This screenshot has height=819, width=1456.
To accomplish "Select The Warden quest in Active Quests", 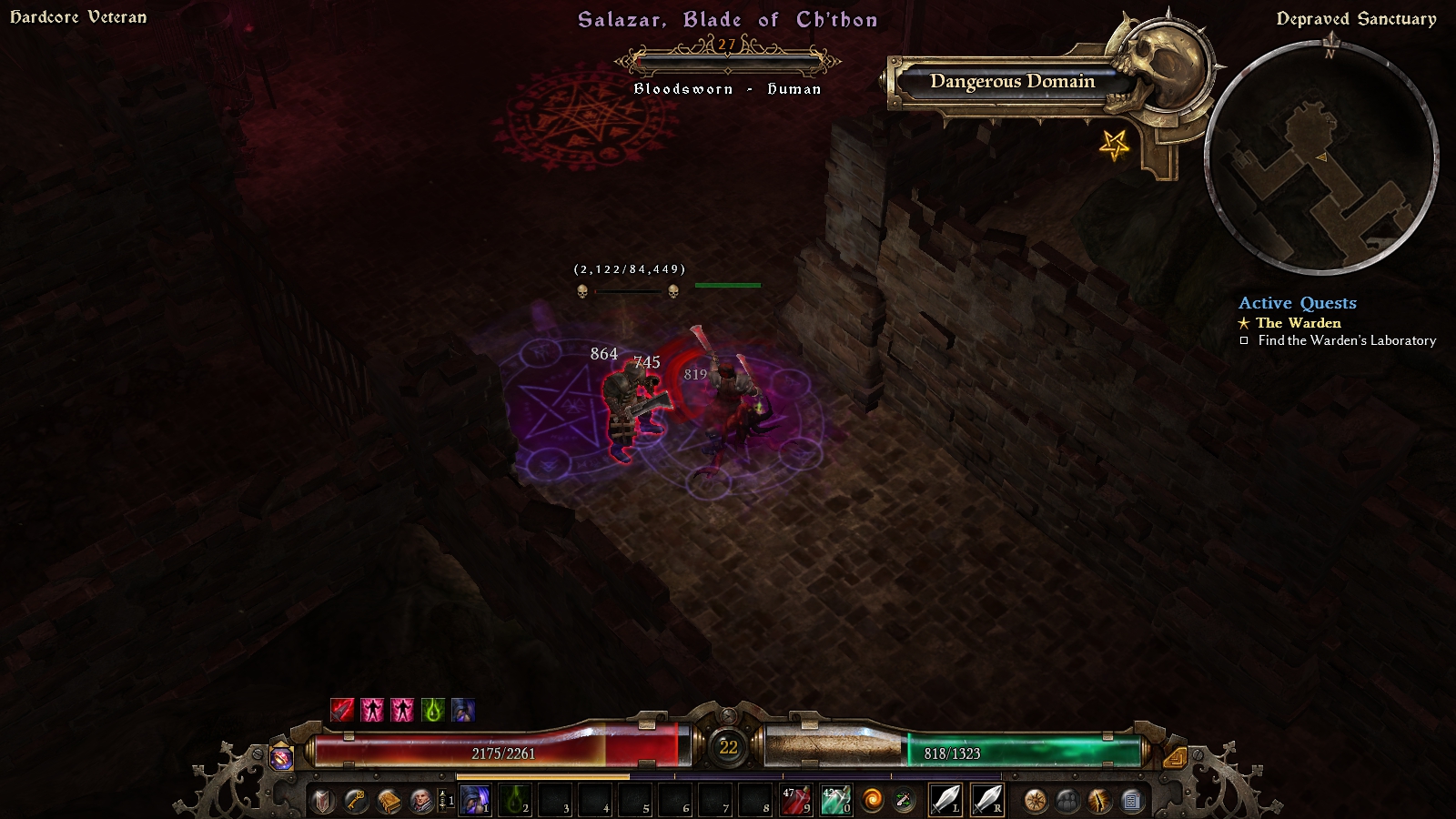I will pos(1298,323).
